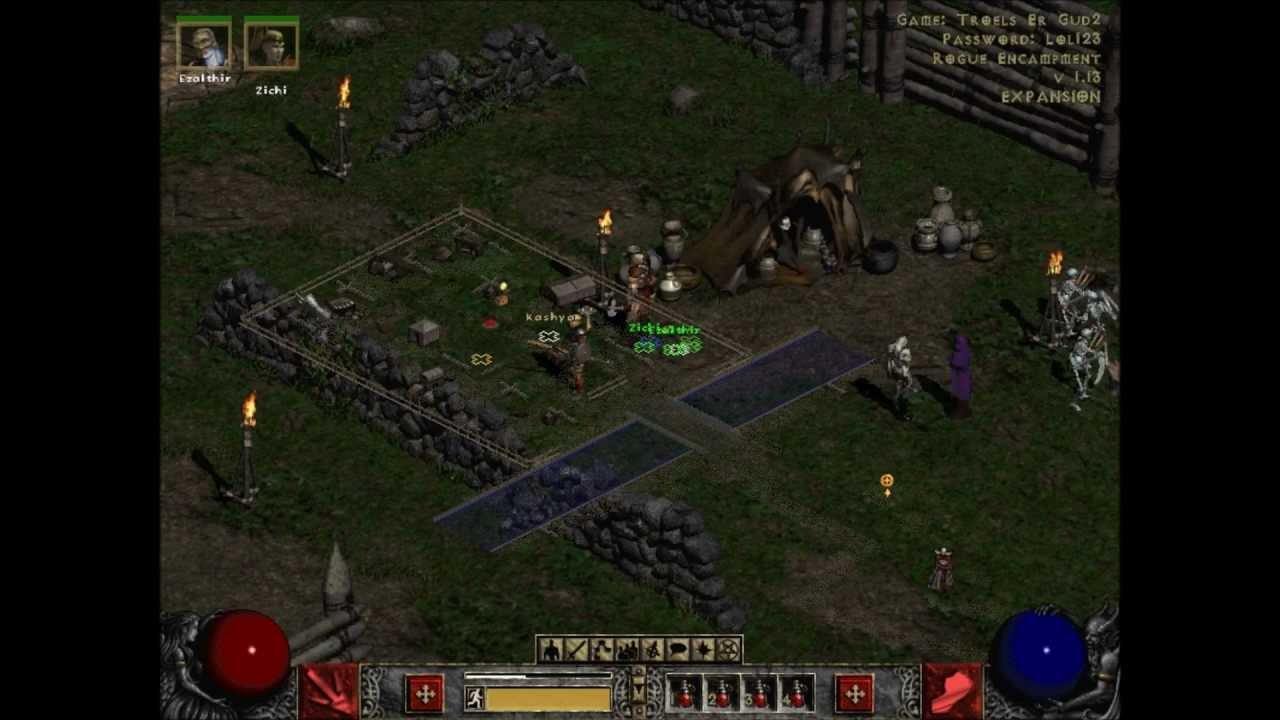Select Zichi's party portrait
The width and height of the screenshot is (1280, 720).
coord(272,45)
